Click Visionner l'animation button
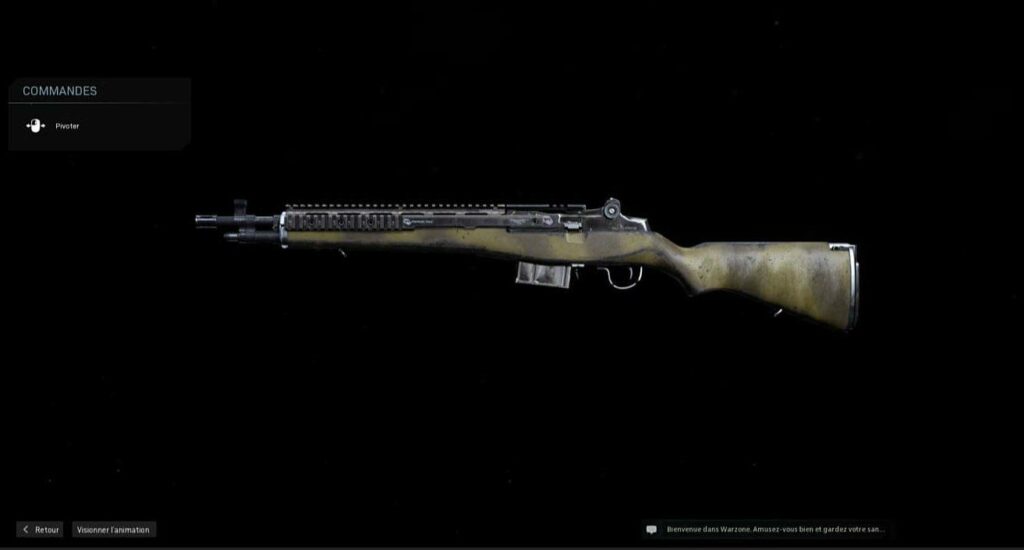This screenshot has width=1024, height=550. point(114,529)
